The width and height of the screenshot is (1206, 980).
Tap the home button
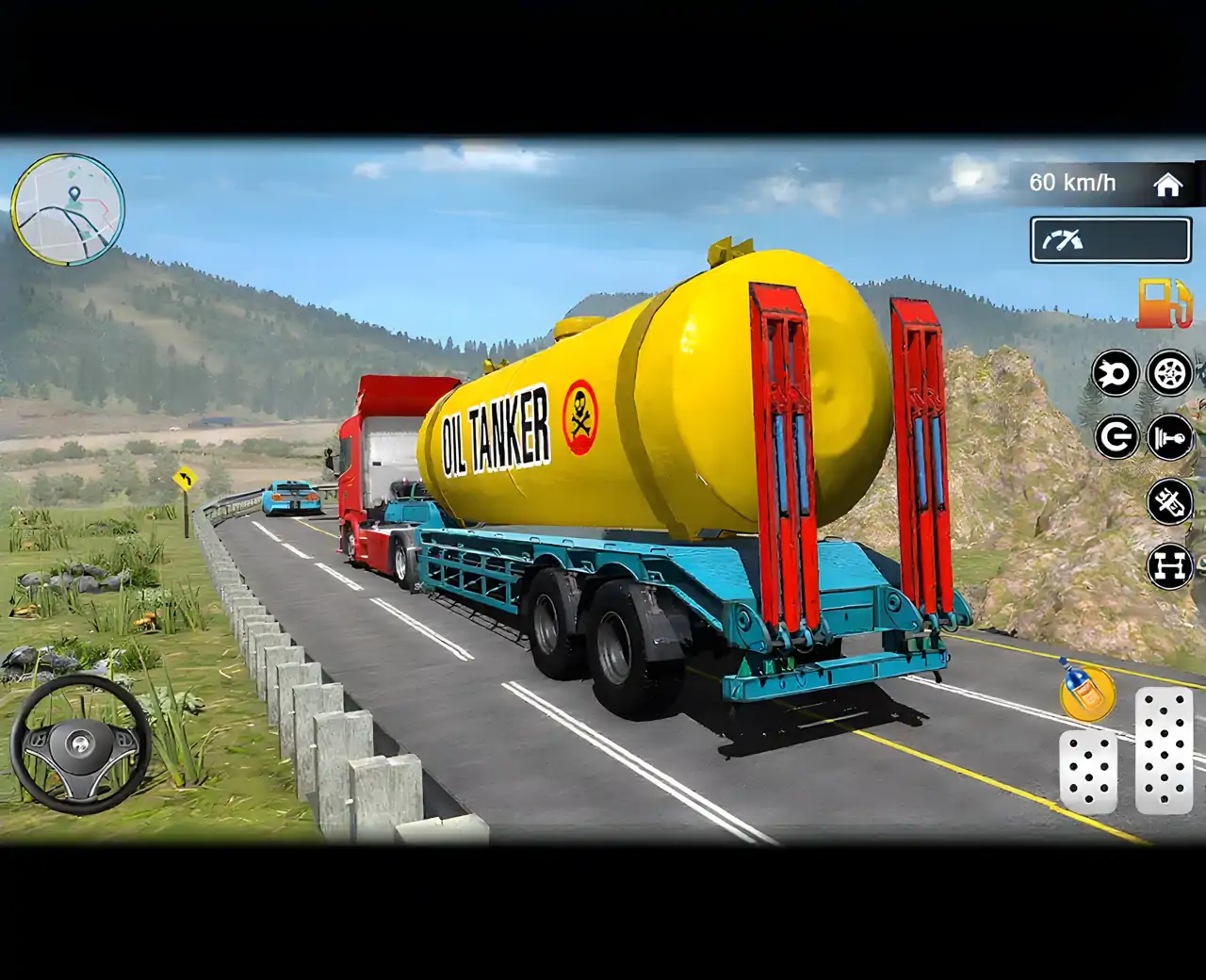(1168, 185)
